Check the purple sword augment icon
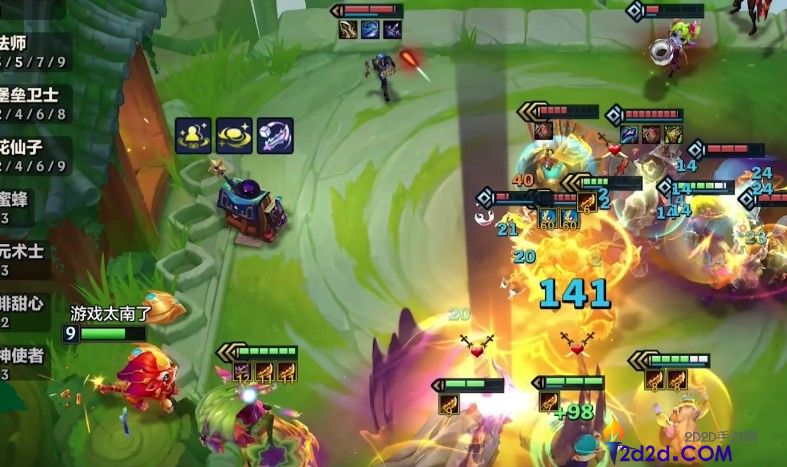Screen dimensions: 787x467 (x=274, y=136)
